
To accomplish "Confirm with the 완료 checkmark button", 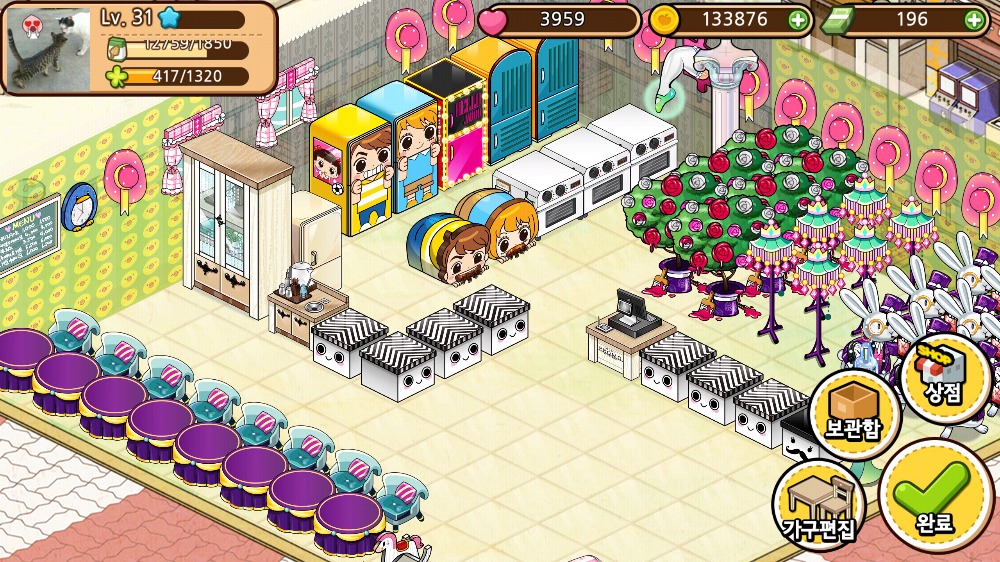I will click(x=936, y=496).
